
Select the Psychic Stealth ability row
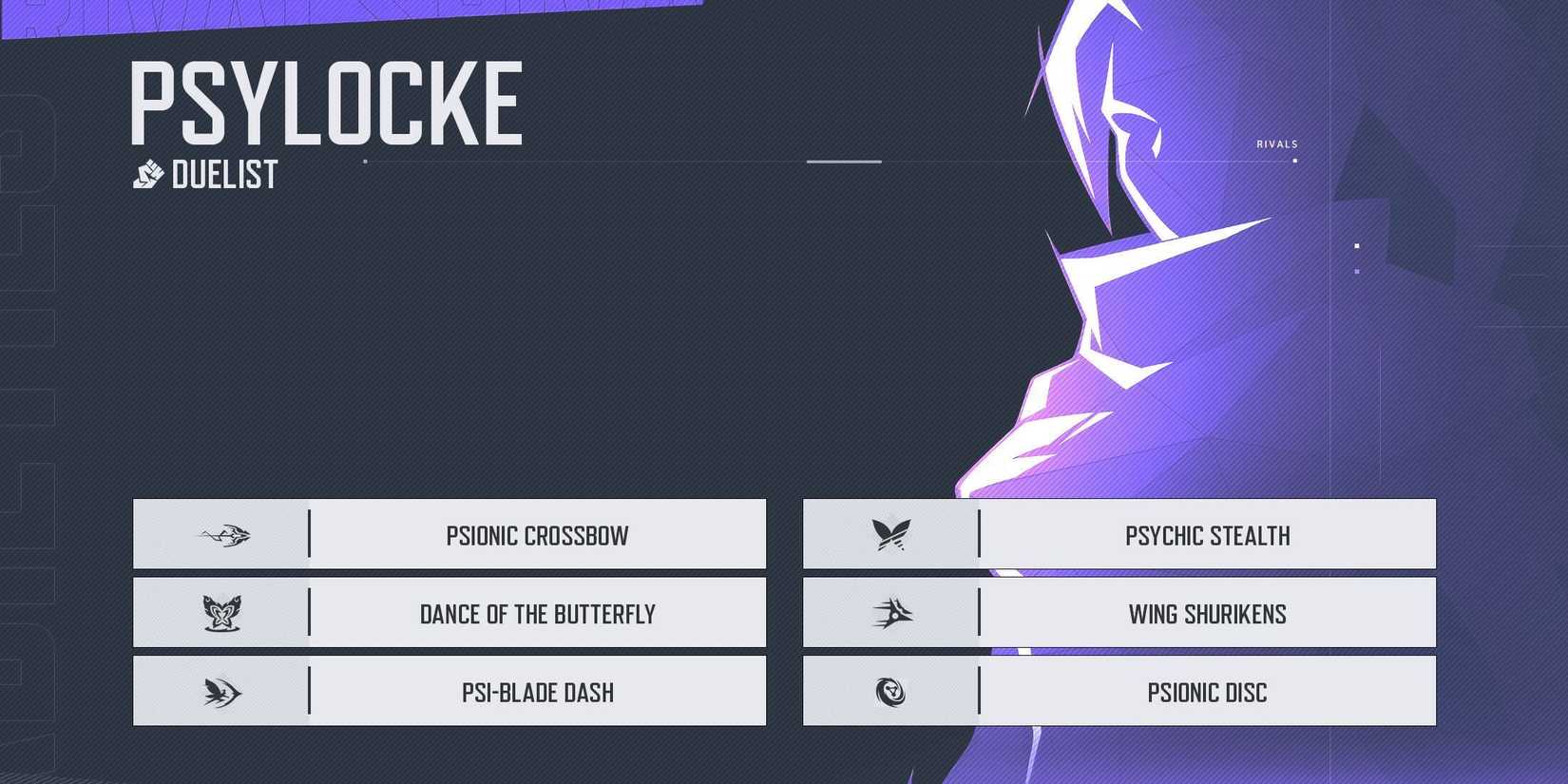pyautogui.click(x=1207, y=535)
